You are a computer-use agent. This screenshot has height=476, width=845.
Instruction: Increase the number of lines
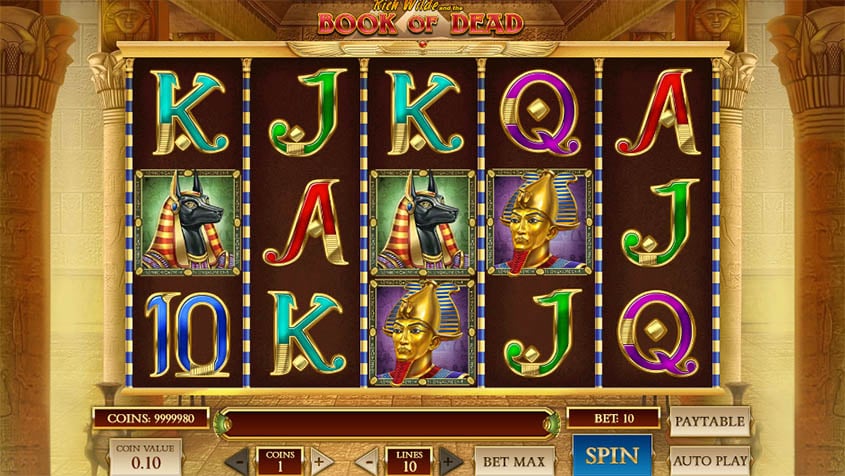tap(450, 463)
